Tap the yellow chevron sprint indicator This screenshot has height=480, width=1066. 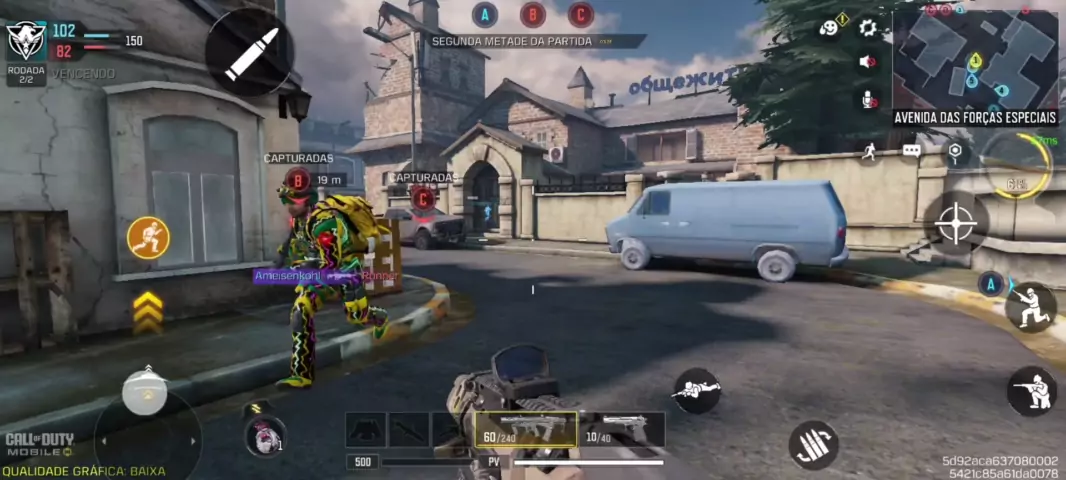[x=148, y=312]
